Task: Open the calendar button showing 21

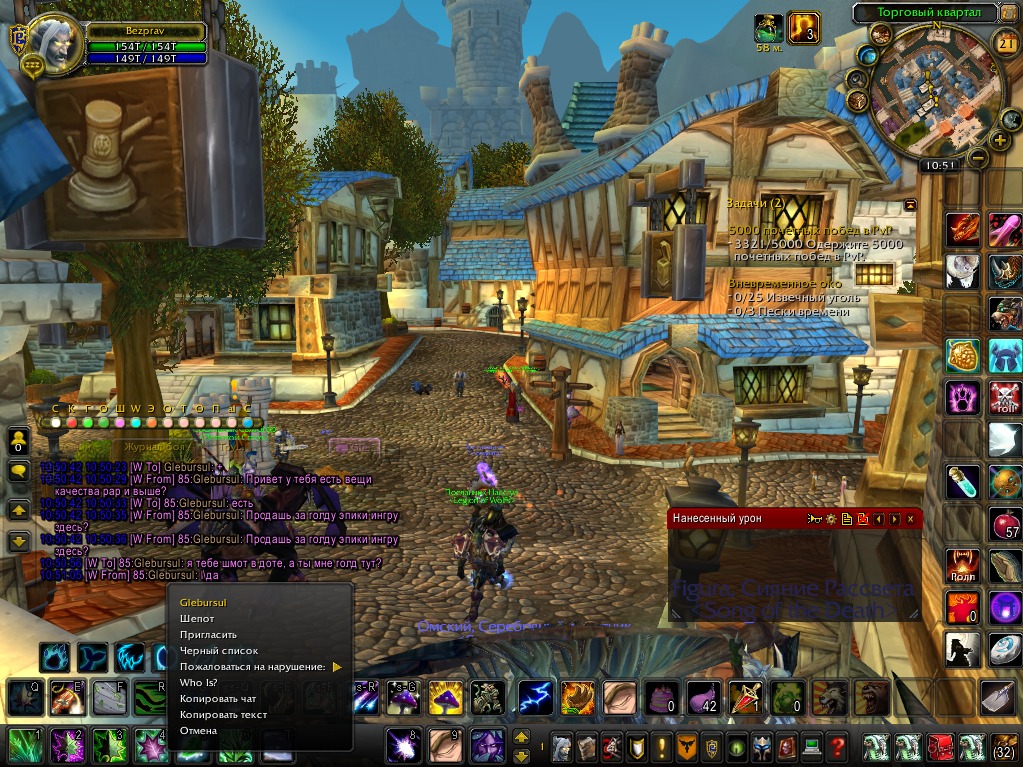Action: 1006,41
